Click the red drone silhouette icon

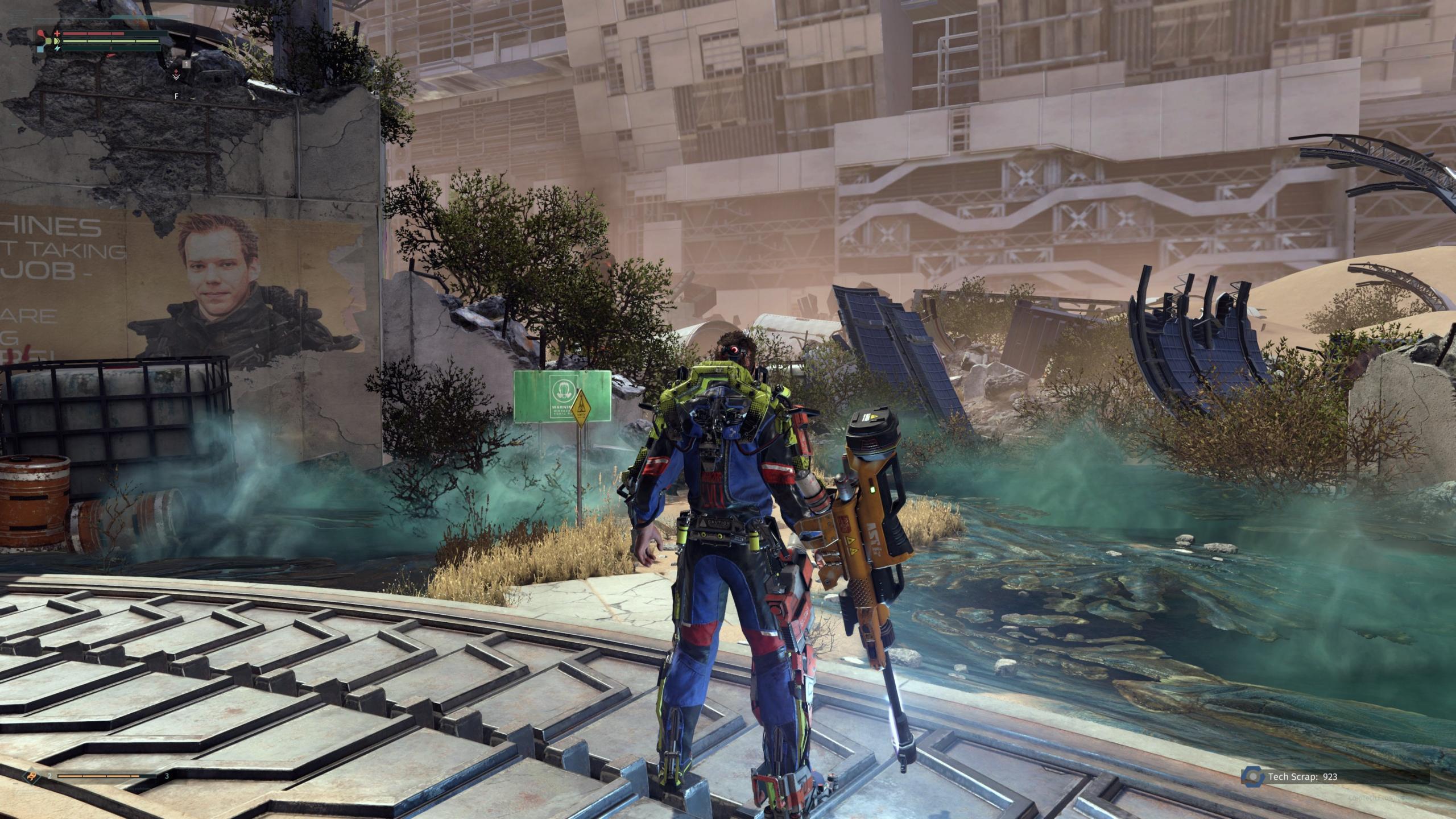coord(40,34)
